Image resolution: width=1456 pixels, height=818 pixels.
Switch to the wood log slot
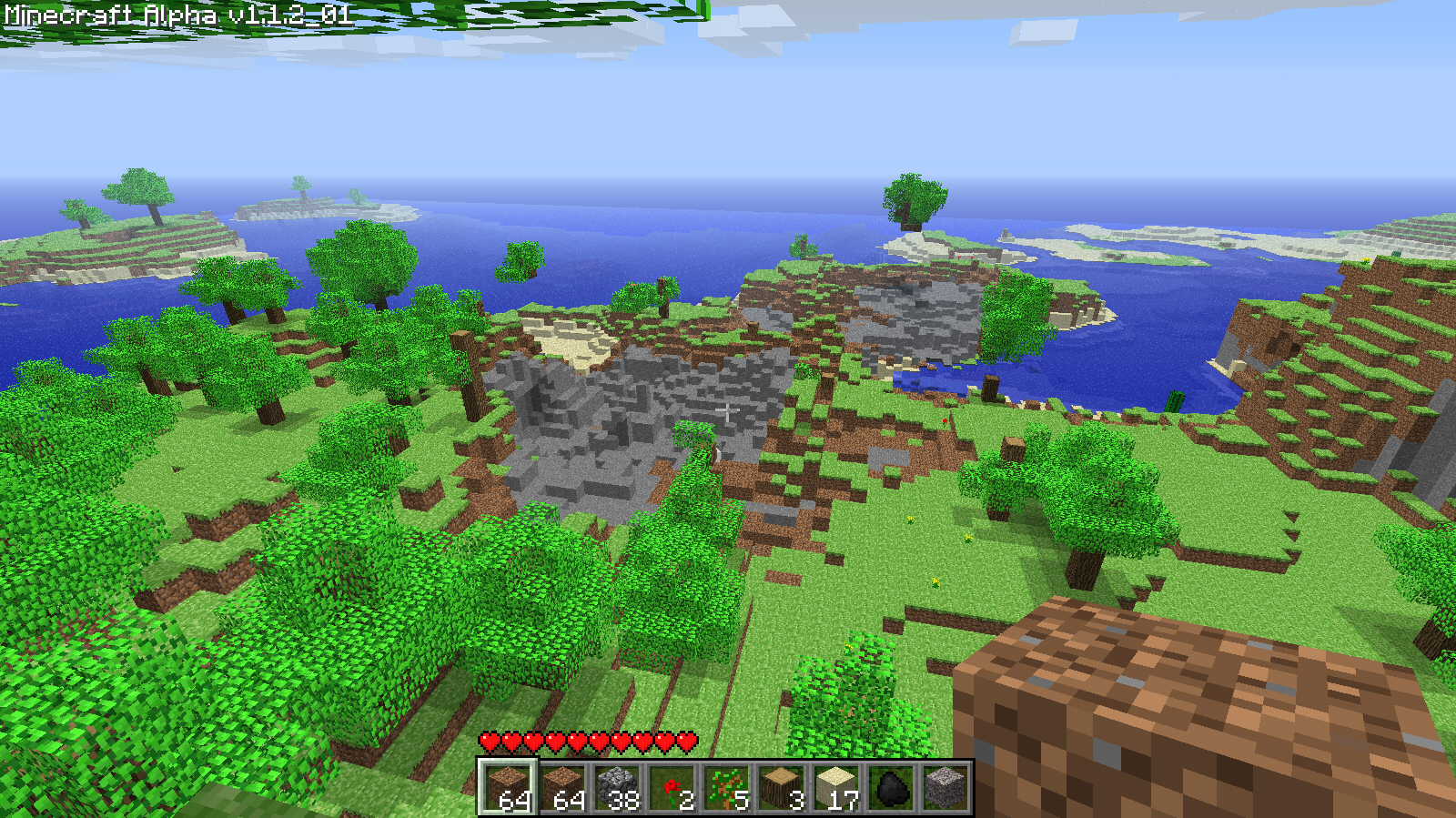pyautogui.click(x=781, y=787)
